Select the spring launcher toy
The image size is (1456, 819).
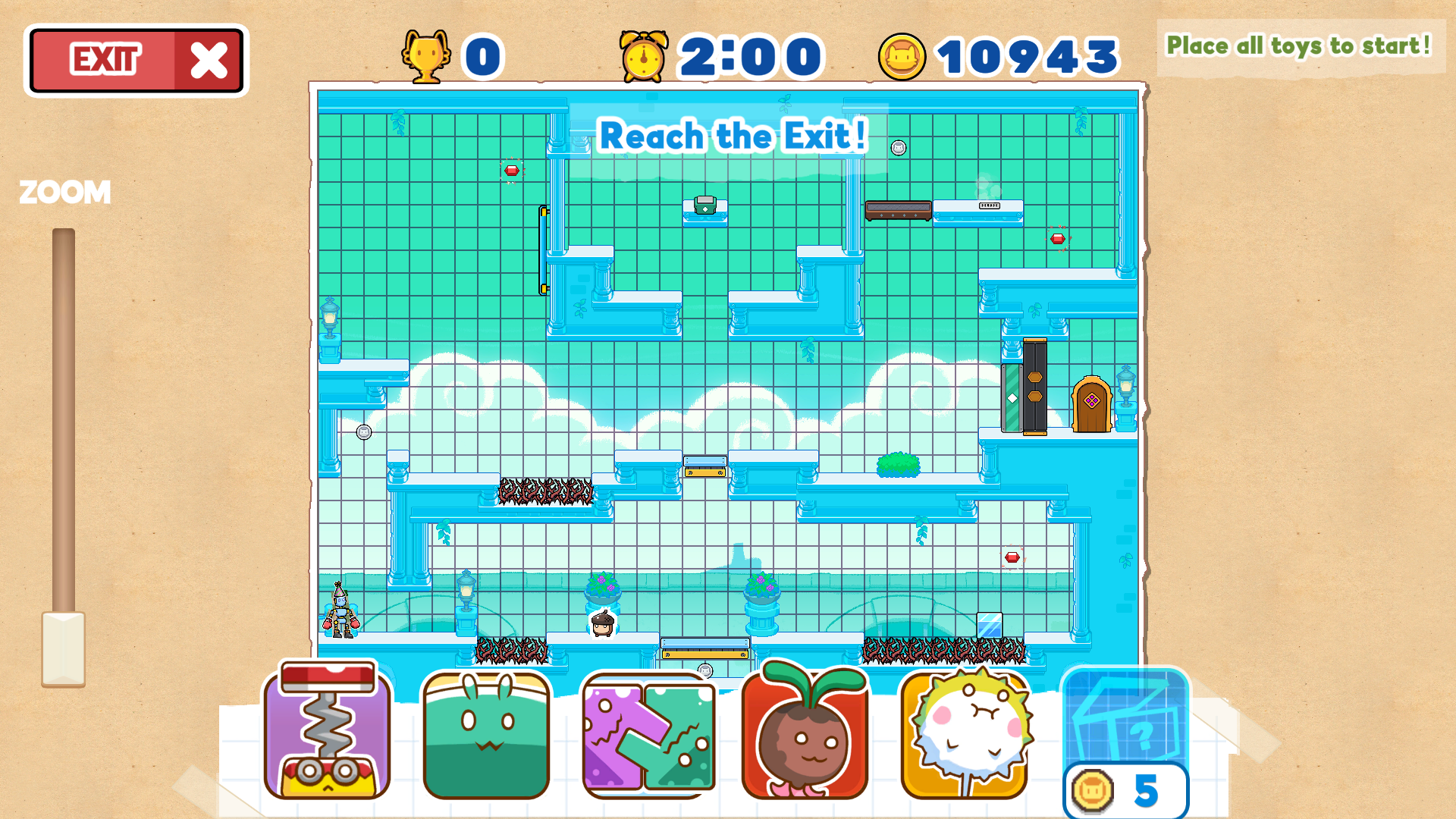click(328, 731)
